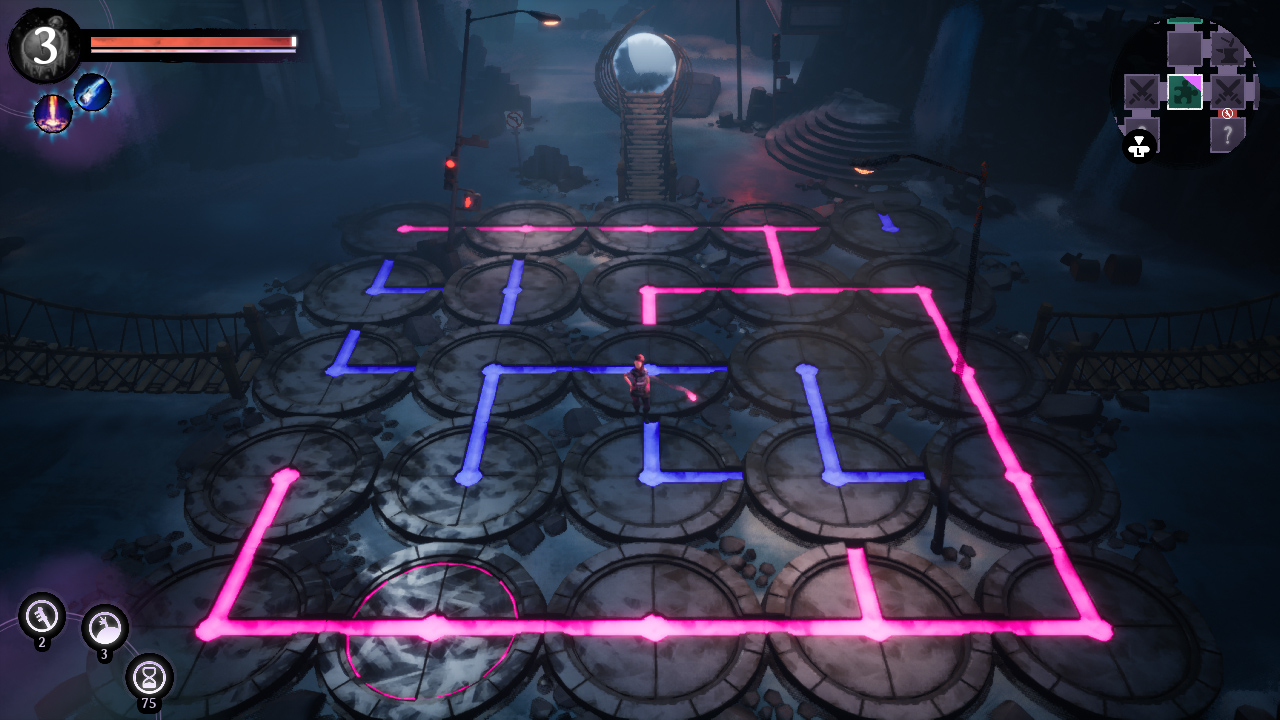Click the bomb counter icon showing 3

click(107, 625)
